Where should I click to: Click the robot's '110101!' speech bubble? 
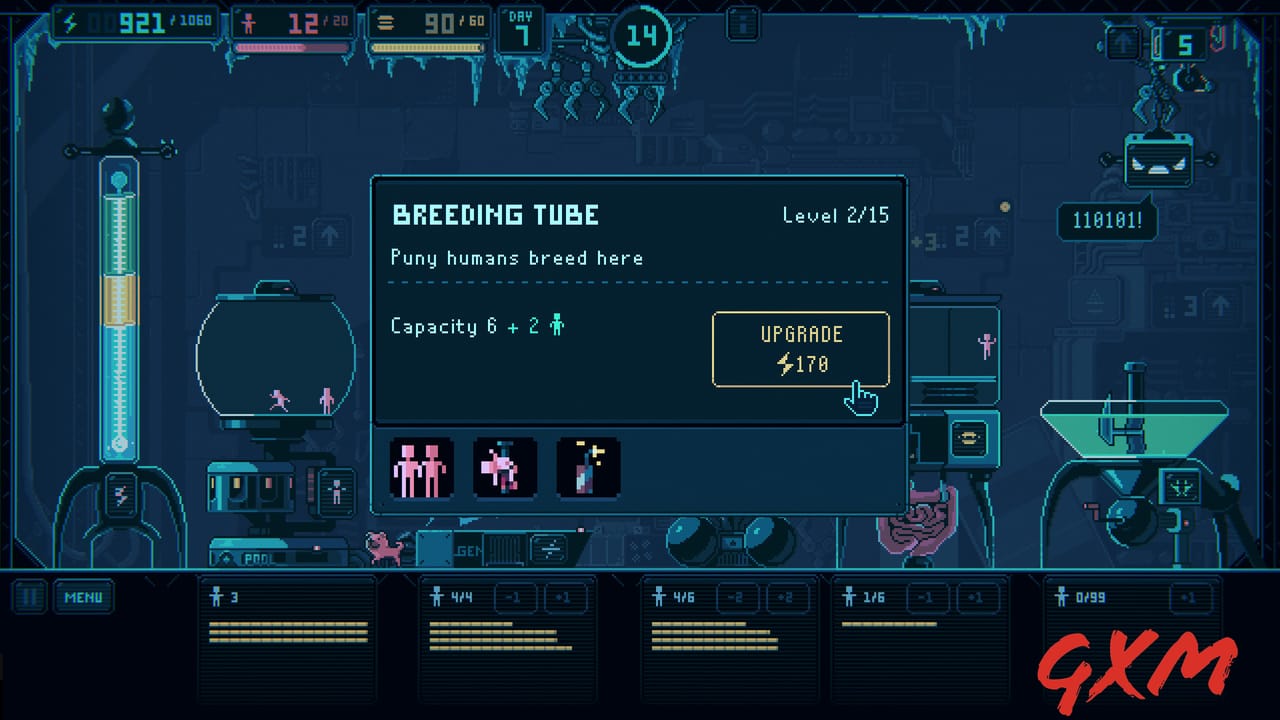[x=1107, y=222]
